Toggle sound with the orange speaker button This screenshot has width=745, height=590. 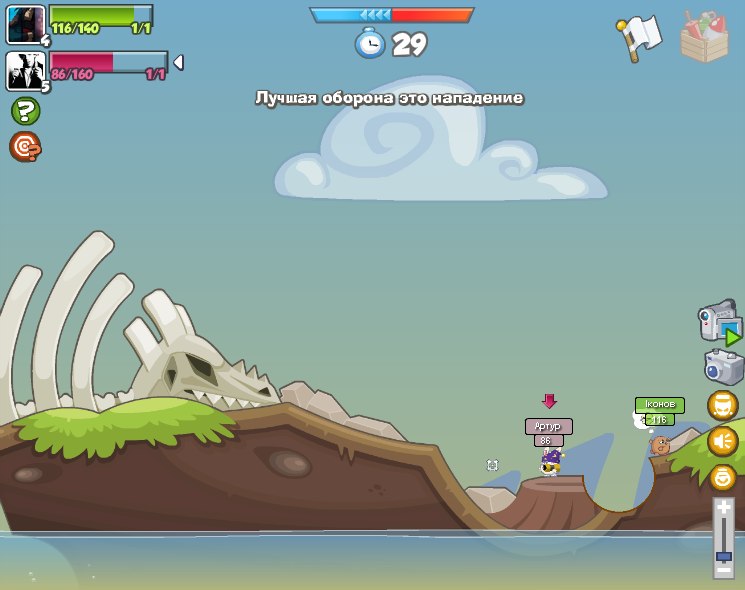click(x=723, y=441)
